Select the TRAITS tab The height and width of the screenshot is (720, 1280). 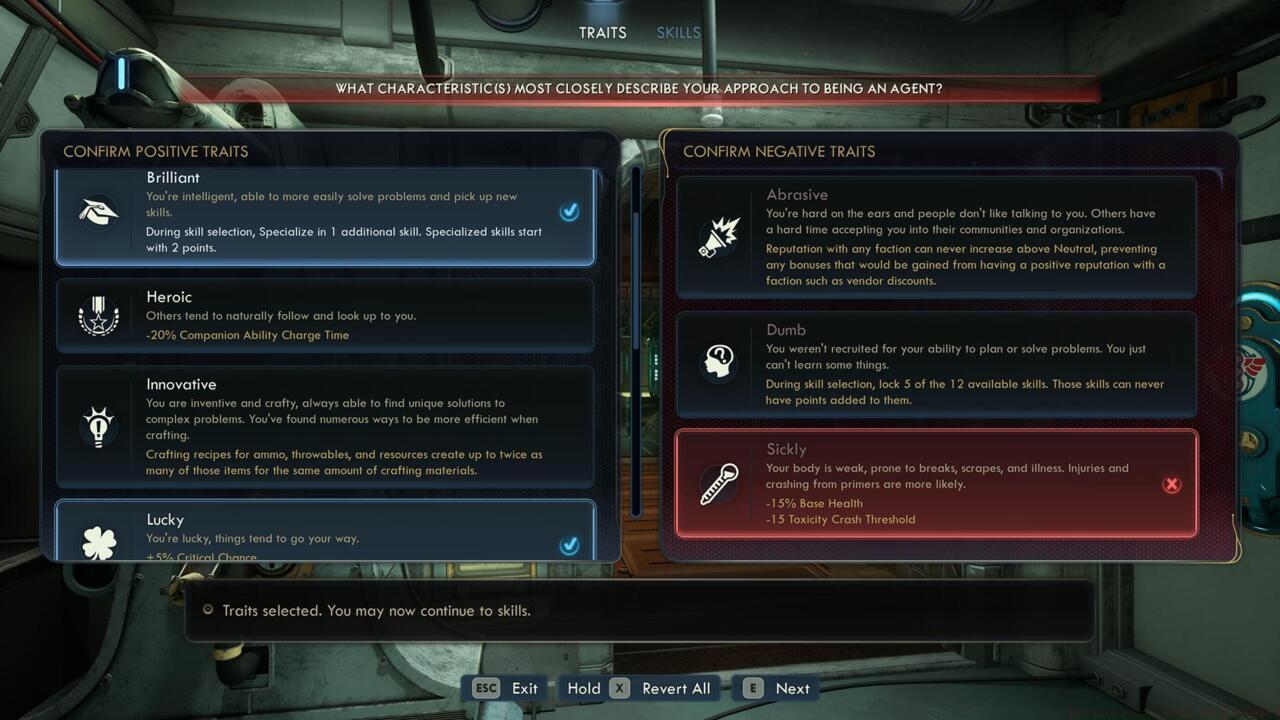[x=602, y=32]
